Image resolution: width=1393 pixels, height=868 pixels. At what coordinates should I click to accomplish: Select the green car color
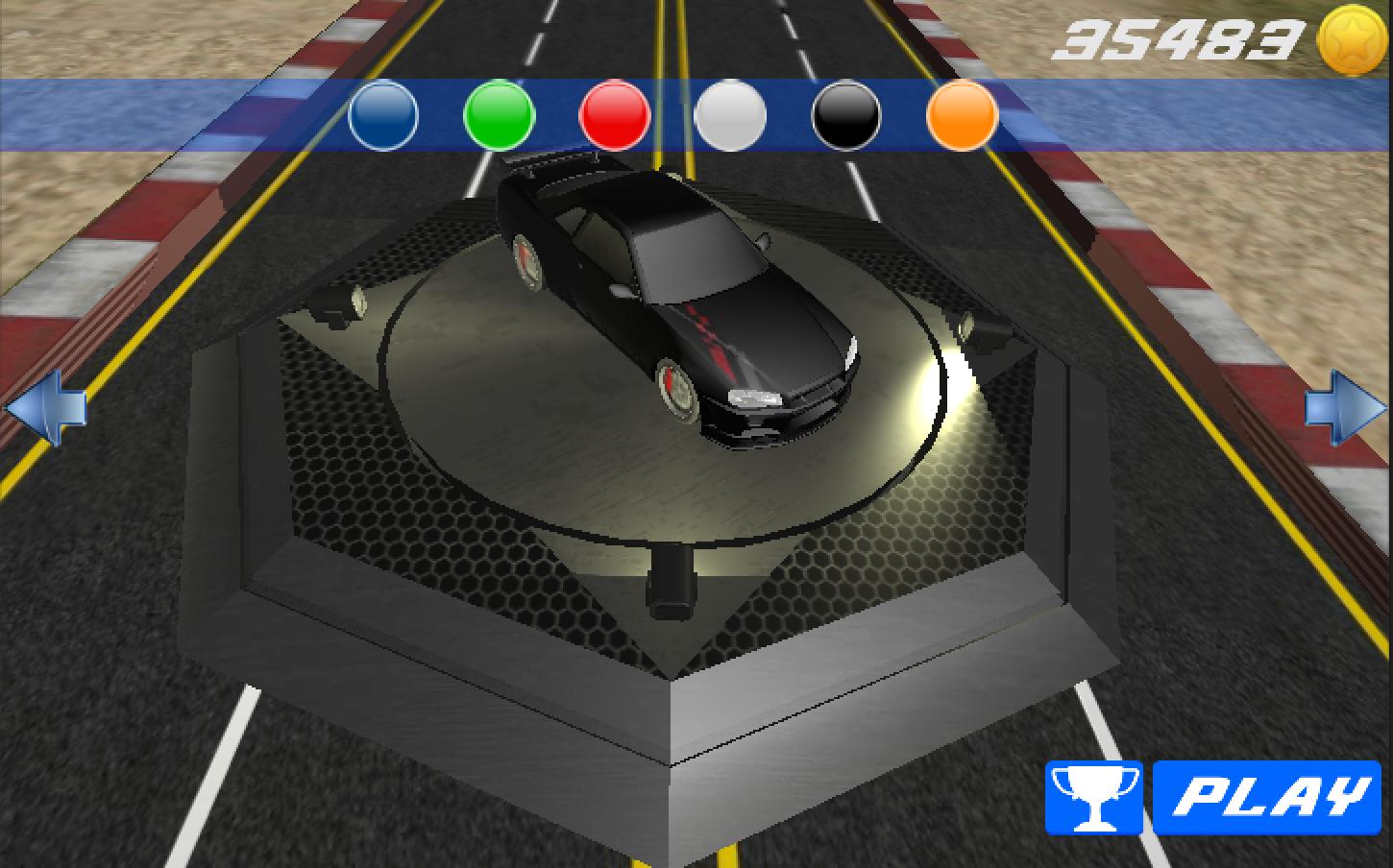(499, 115)
